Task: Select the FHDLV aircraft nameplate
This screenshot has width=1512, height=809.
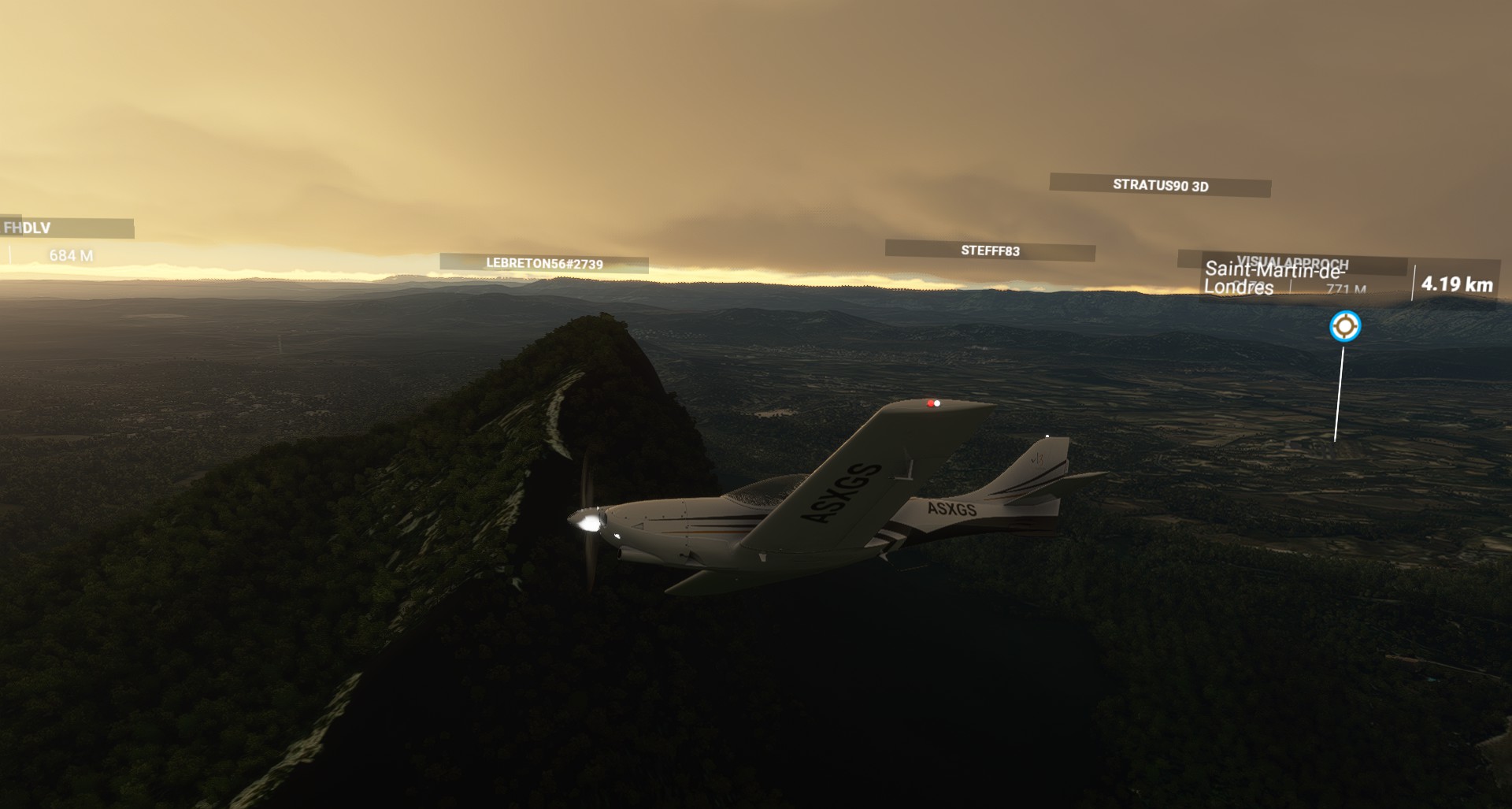Action: (x=66, y=228)
